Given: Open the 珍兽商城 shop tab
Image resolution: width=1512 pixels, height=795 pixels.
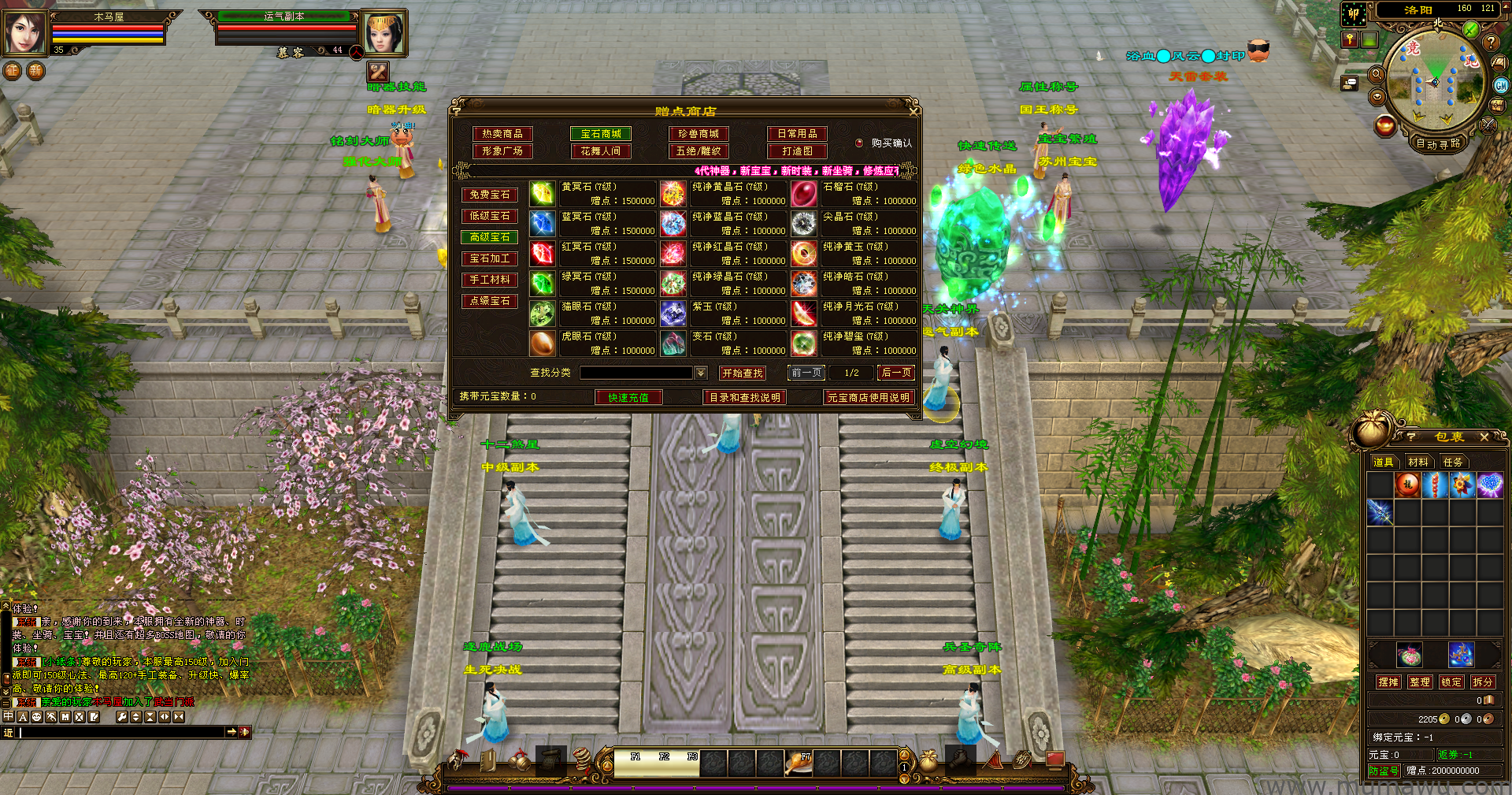Looking at the screenshot, I should coord(699,134).
